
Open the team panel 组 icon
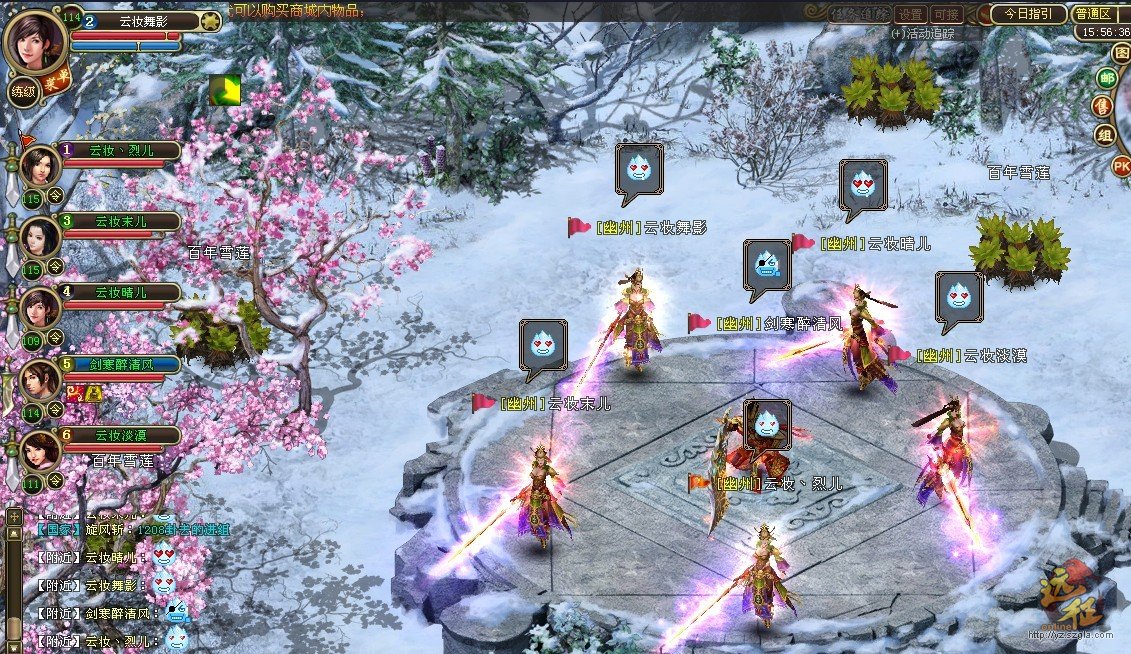coord(1106,136)
